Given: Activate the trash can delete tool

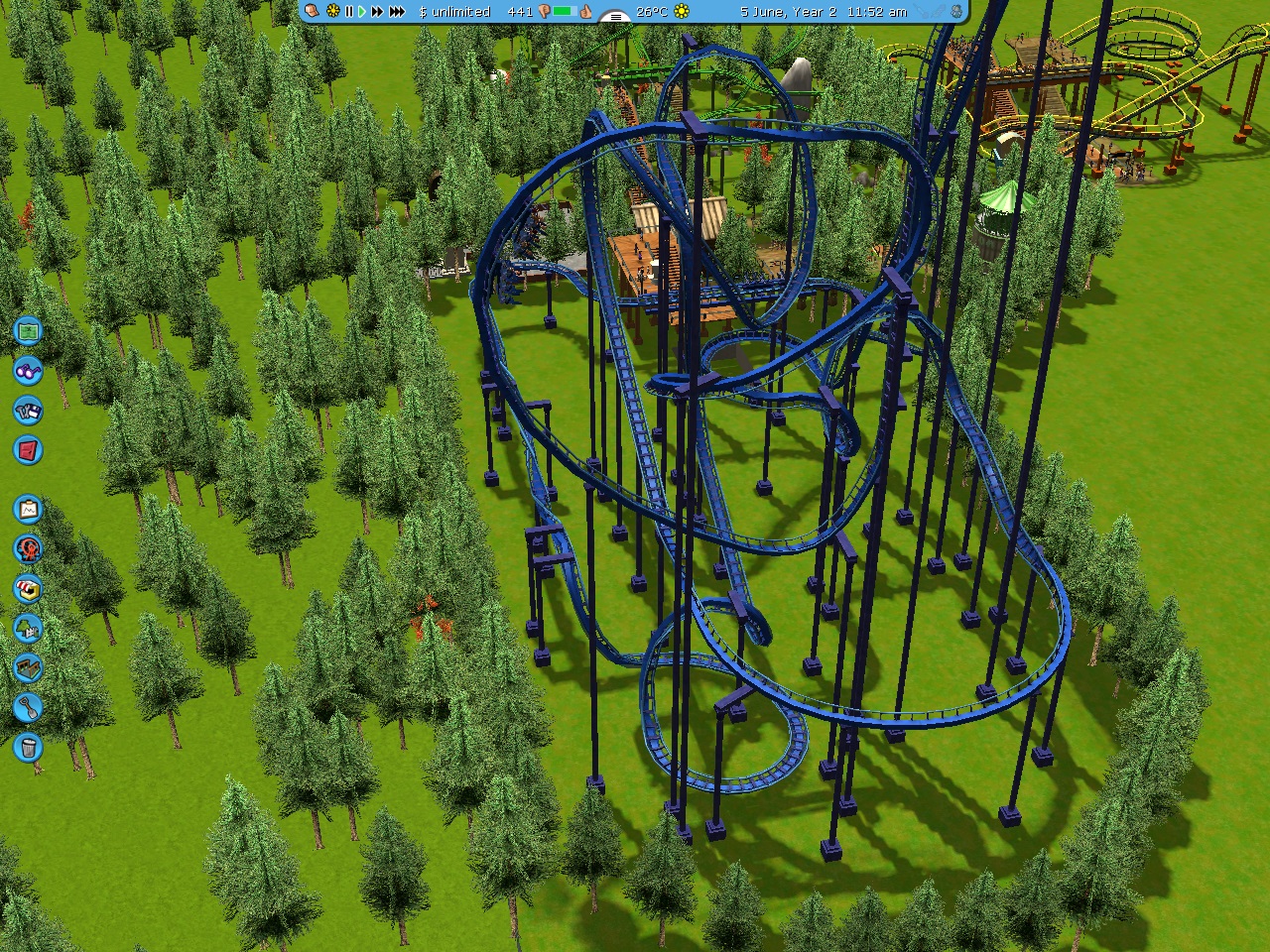Looking at the screenshot, I should tap(28, 747).
